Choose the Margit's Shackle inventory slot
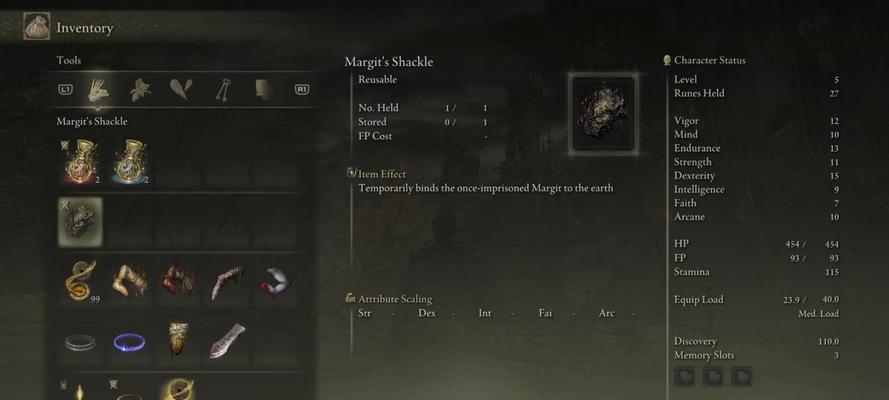Screen dimensions: 889x400 pyautogui.click(x=80, y=220)
